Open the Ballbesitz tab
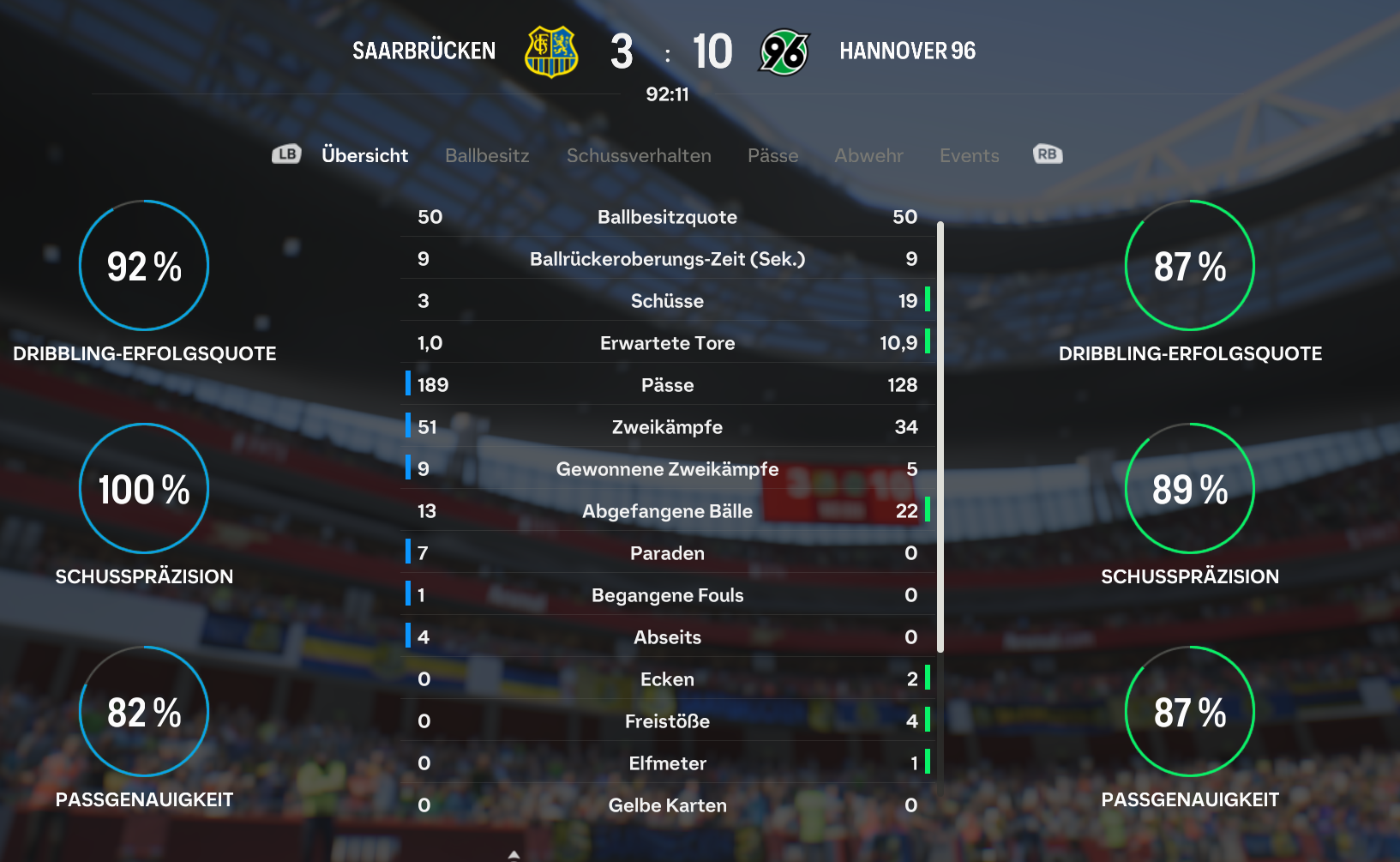The image size is (1400, 862). [x=487, y=155]
